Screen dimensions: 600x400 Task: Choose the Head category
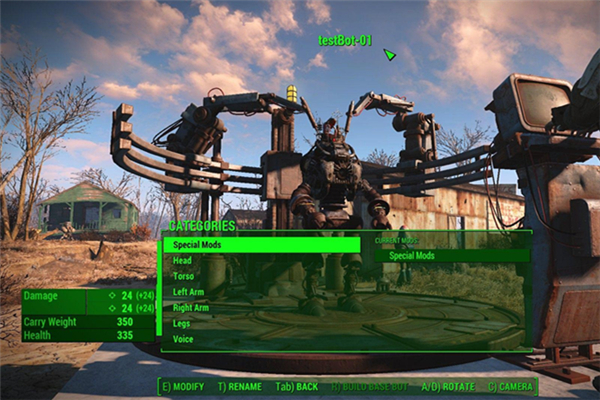coord(182,260)
